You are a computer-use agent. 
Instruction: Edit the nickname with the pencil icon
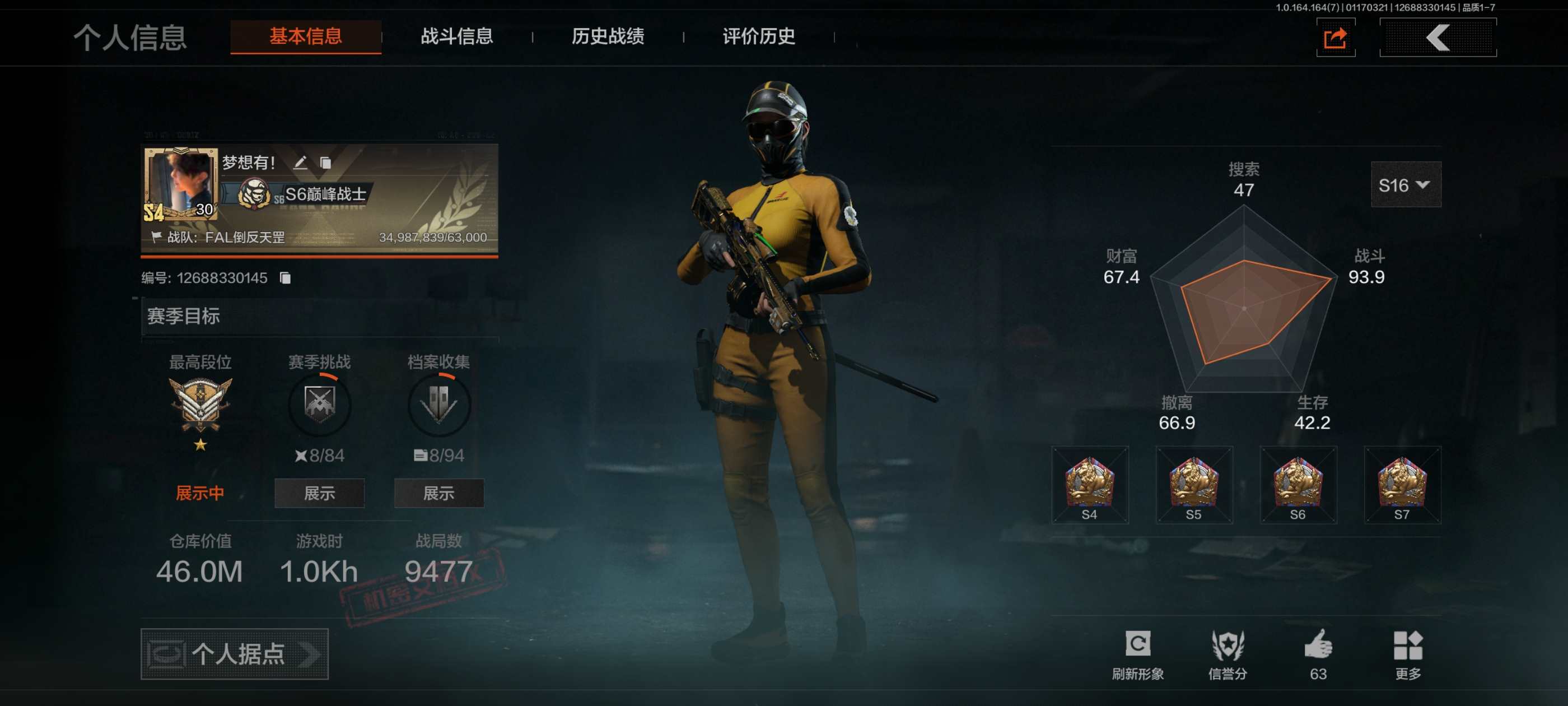tap(300, 162)
